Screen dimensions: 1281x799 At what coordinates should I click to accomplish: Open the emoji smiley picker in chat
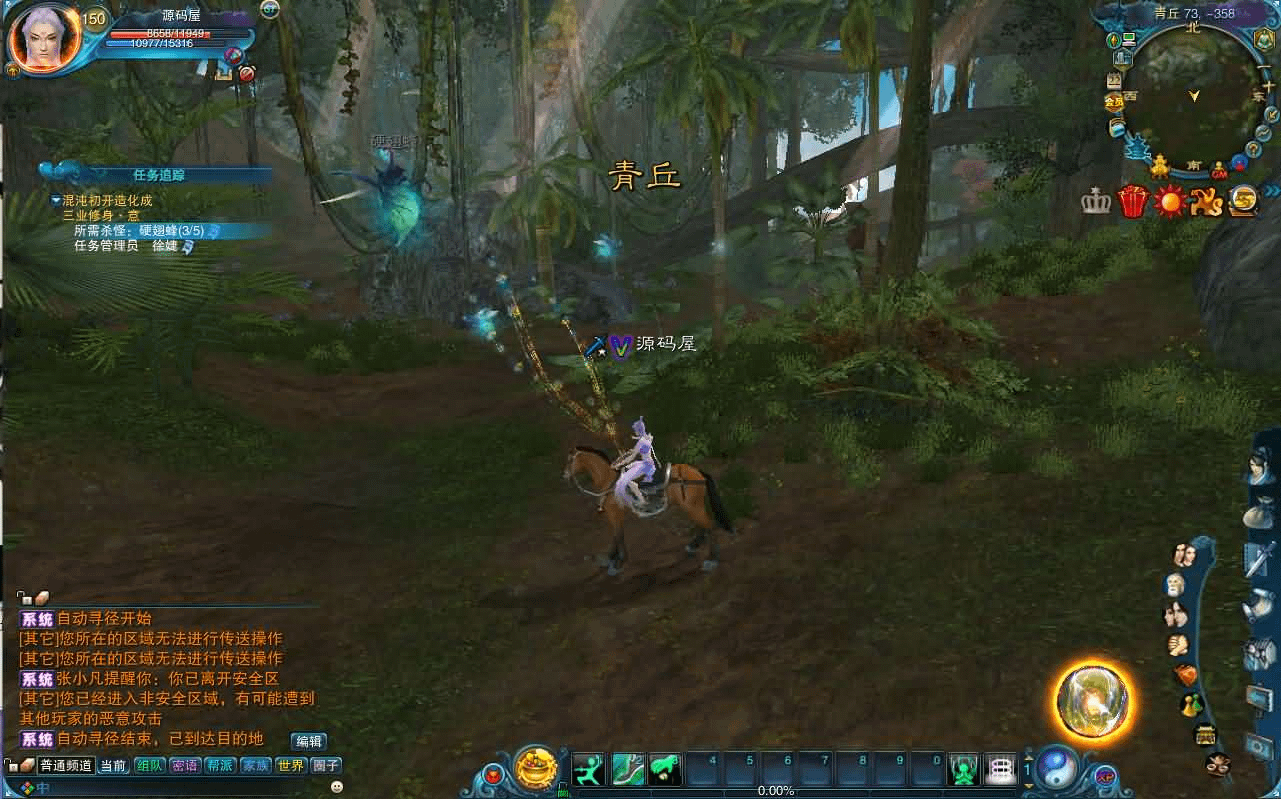[x=336, y=787]
